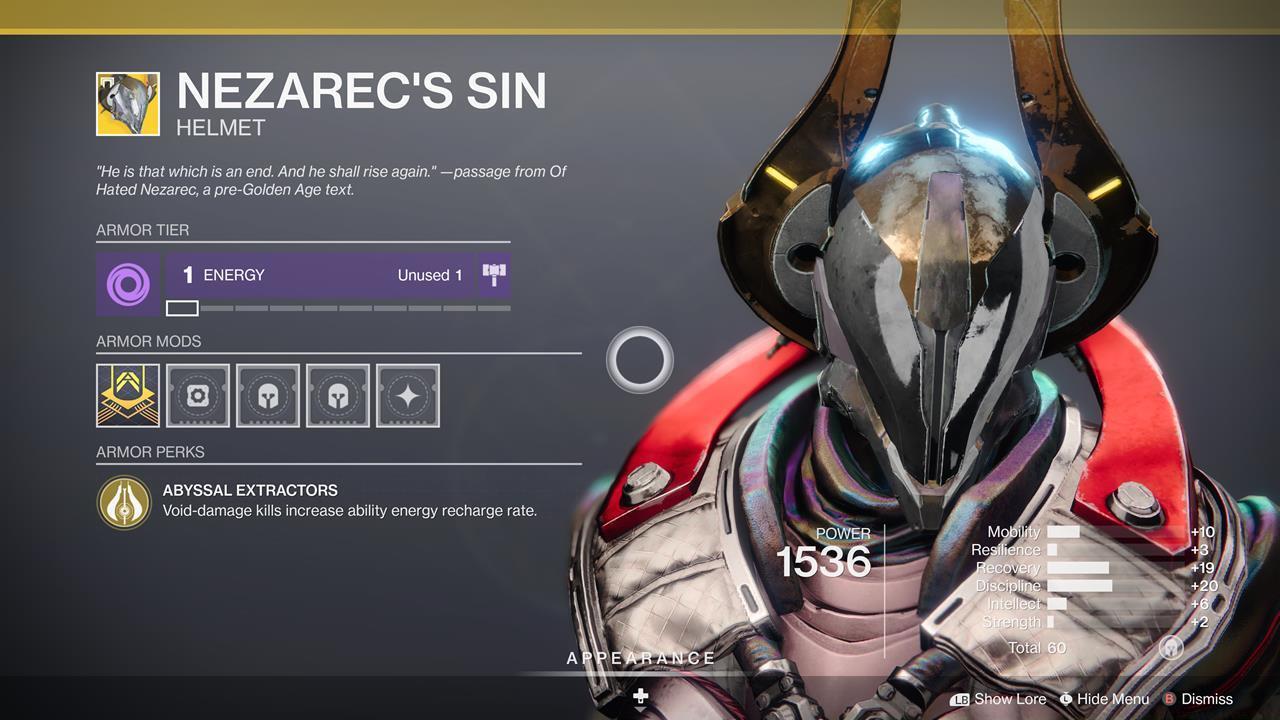Switch to the Appearance tab
Screen dimensions: 1280x720
[x=640, y=658]
